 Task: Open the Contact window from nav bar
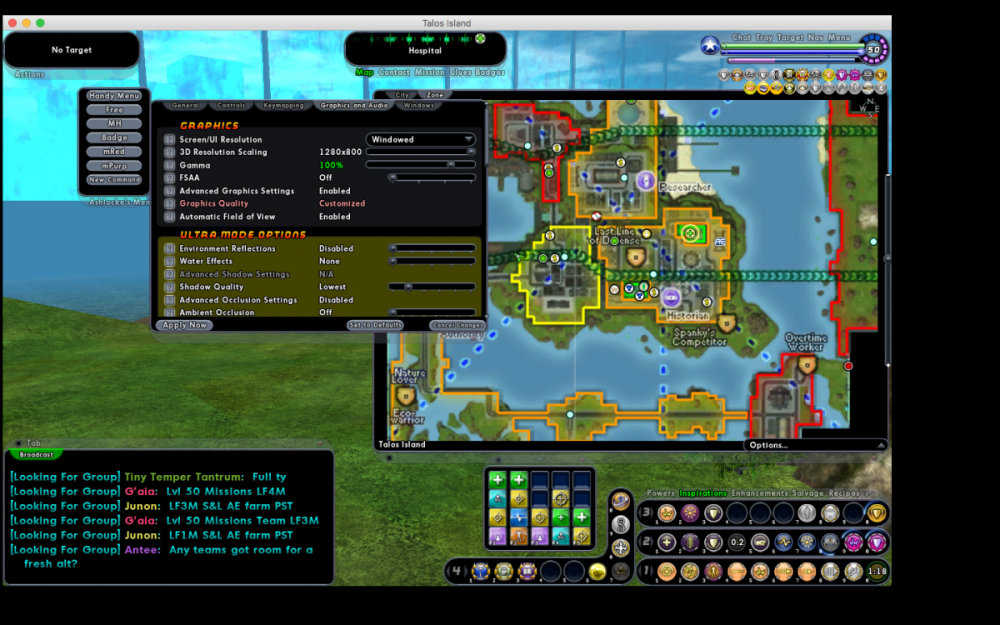394,72
